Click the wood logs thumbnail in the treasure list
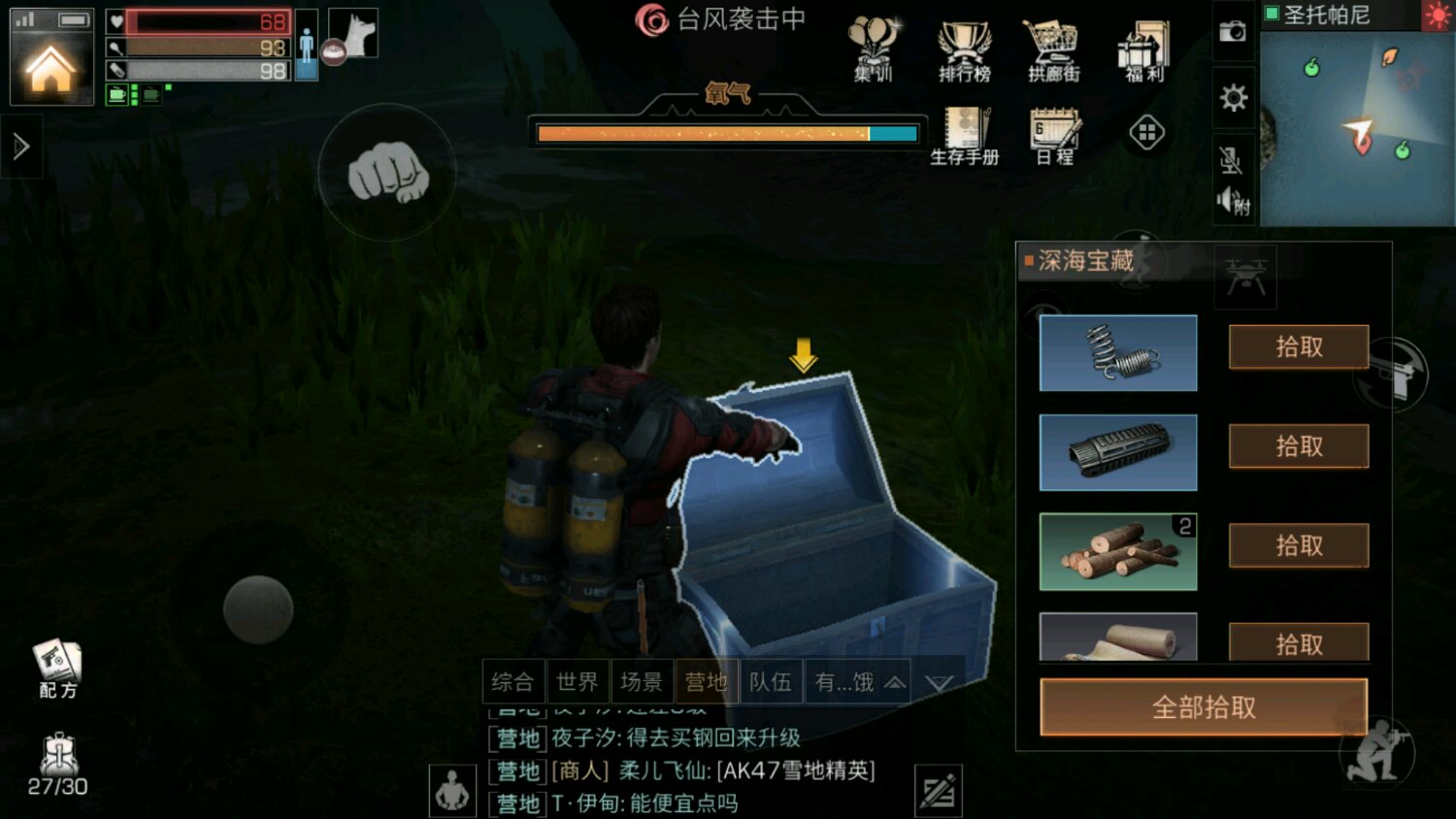 click(x=1117, y=551)
